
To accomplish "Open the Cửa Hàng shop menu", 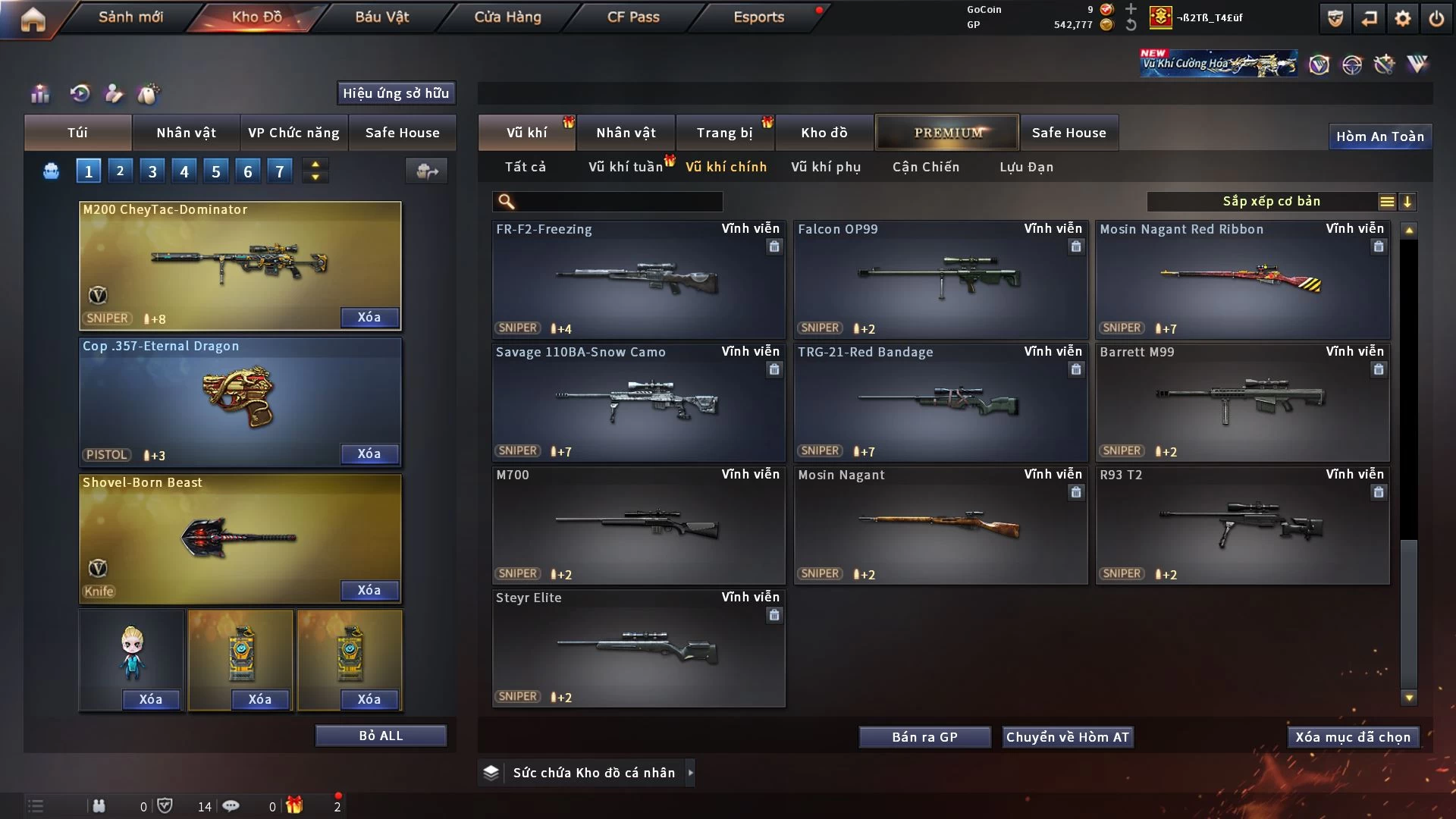I will coord(507,17).
